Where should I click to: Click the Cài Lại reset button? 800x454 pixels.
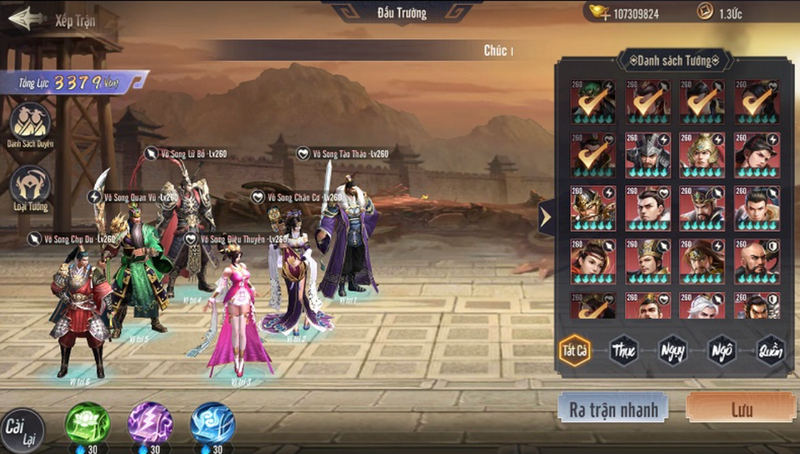[21, 428]
